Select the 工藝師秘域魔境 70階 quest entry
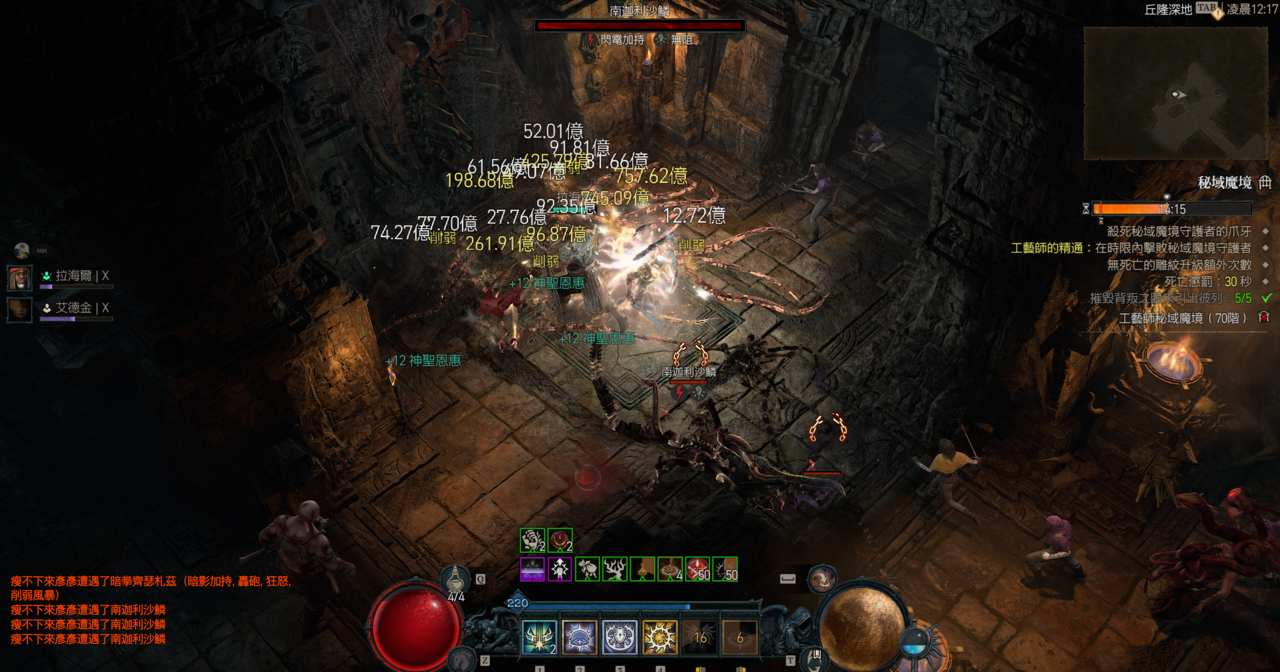The image size is (1280, 672). click(1185, 318)
